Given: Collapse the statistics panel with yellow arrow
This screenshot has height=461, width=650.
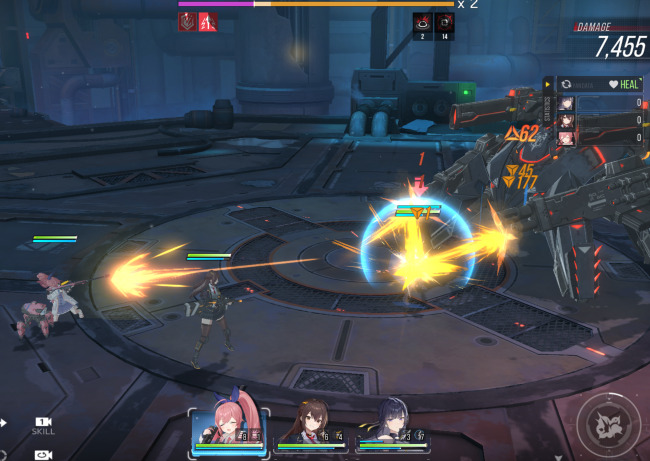Looking at the screenshot, I should (x=548, y=85).
